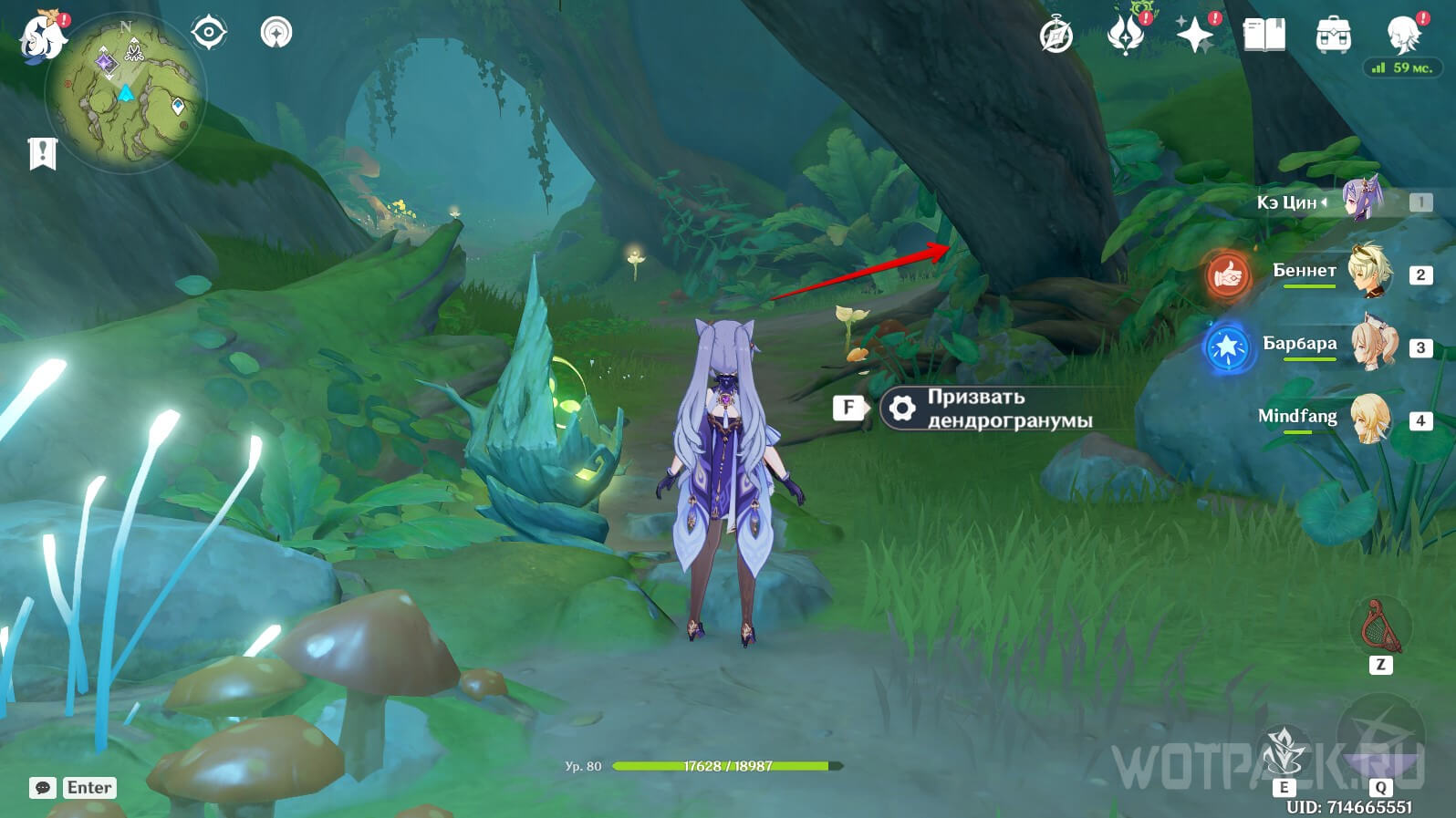The height and width of the screenshot is (818, 1456).
Task: Open the compass events icon
Action: [x=1056, y=36]
